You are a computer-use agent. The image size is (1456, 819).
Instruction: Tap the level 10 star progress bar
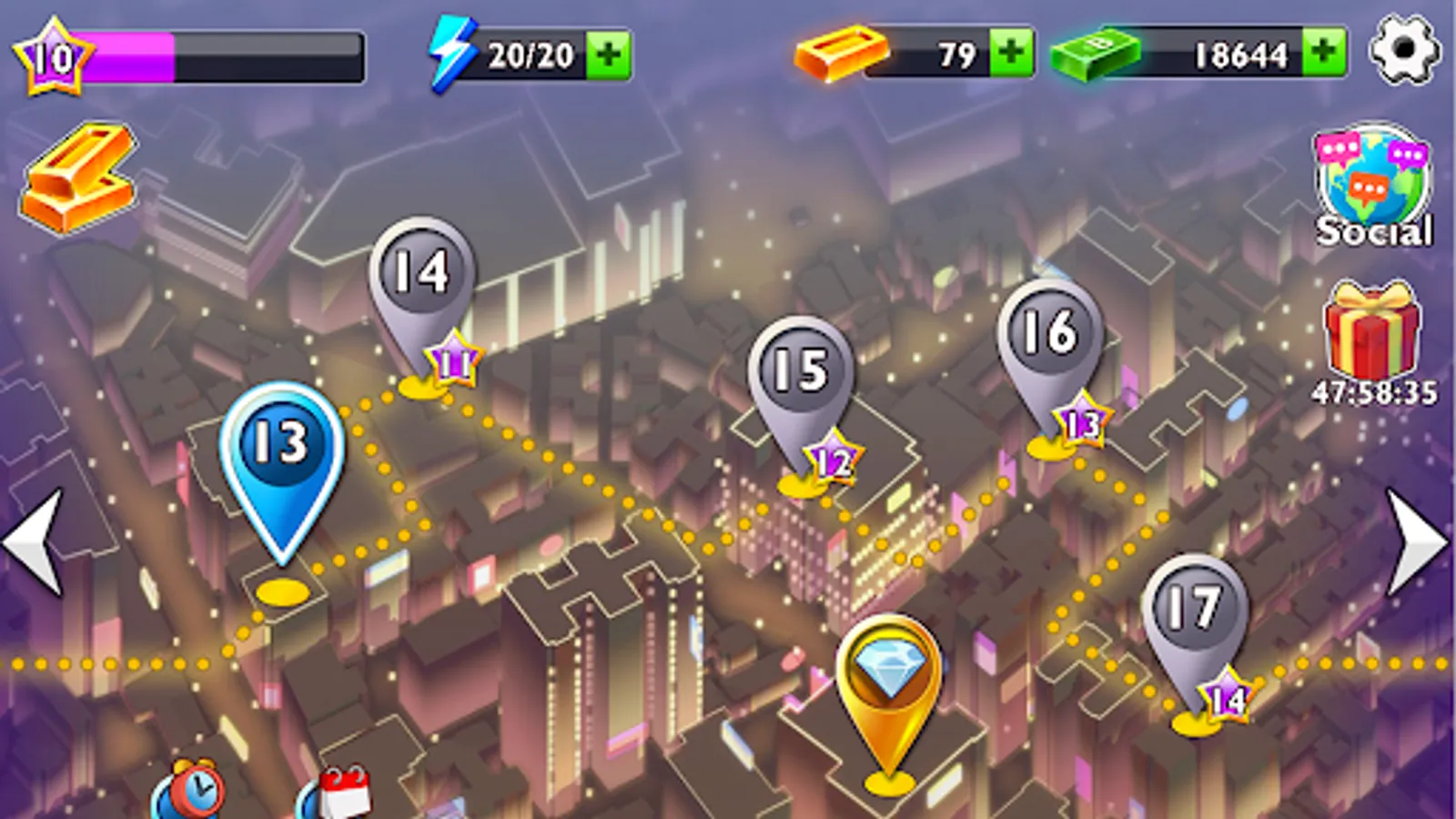(50, 55)
